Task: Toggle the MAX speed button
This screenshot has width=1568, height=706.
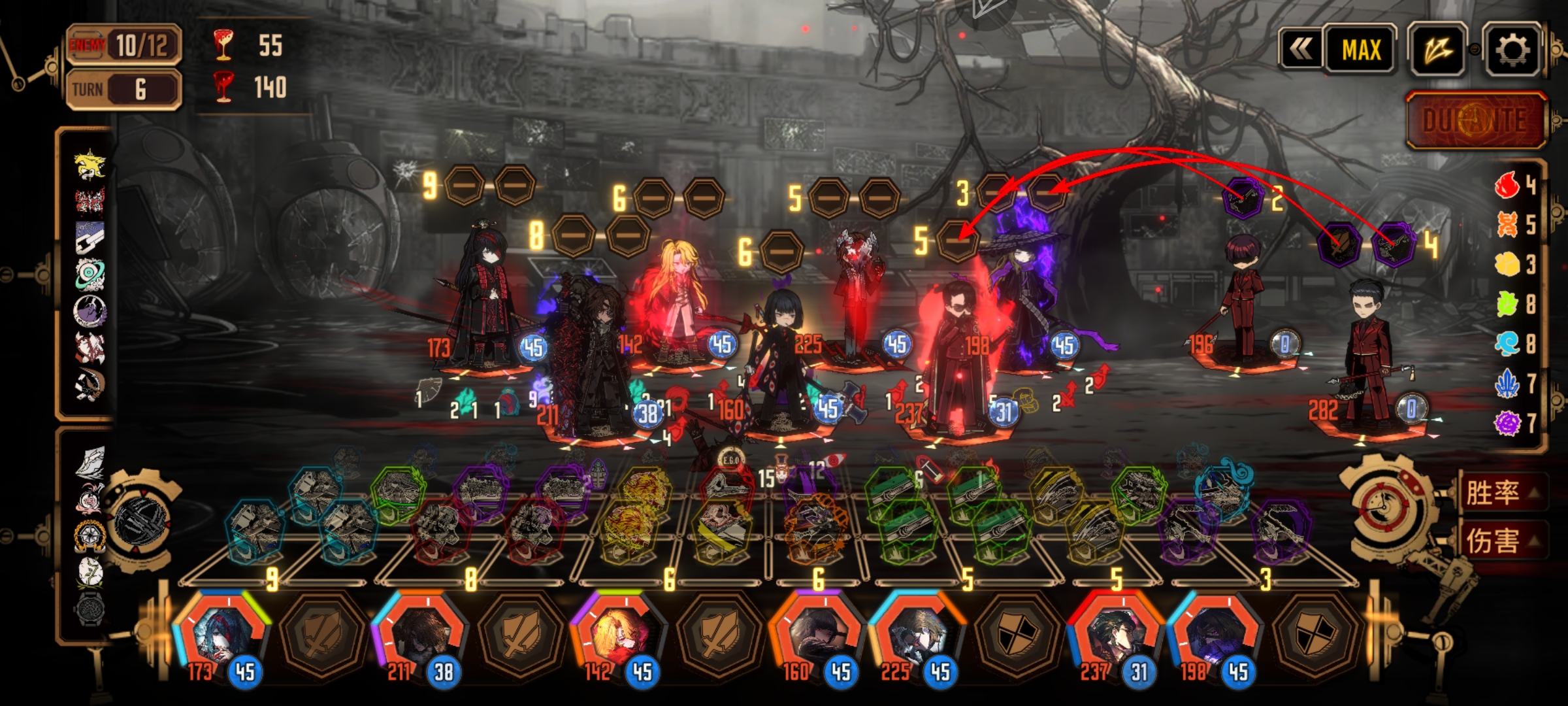Action: (1361, 50)
